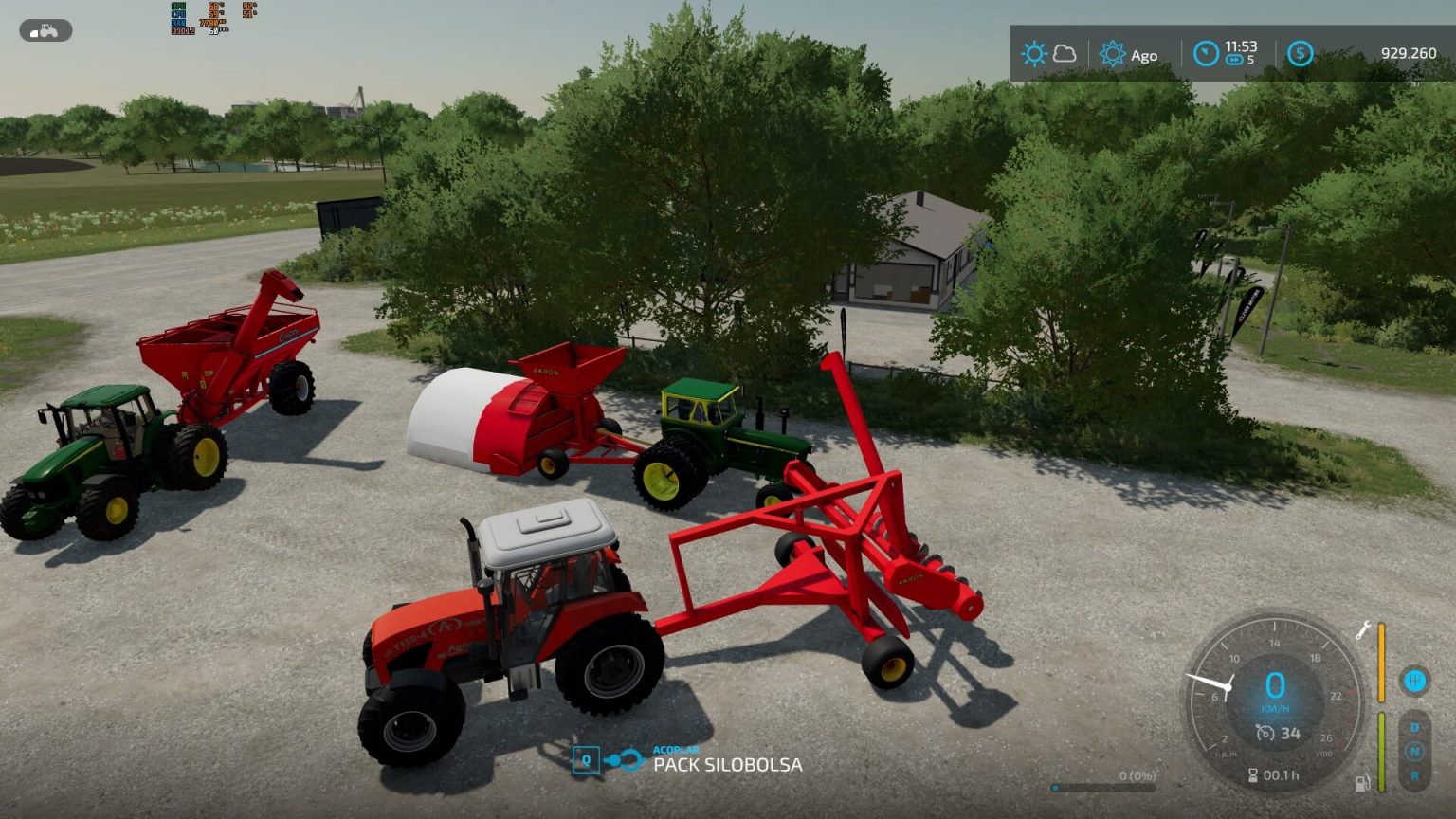The width and height of the screenshot is (1456, 819).
Task: Switch to Reverse using the R indicator
Action: tap(1414, 774)
